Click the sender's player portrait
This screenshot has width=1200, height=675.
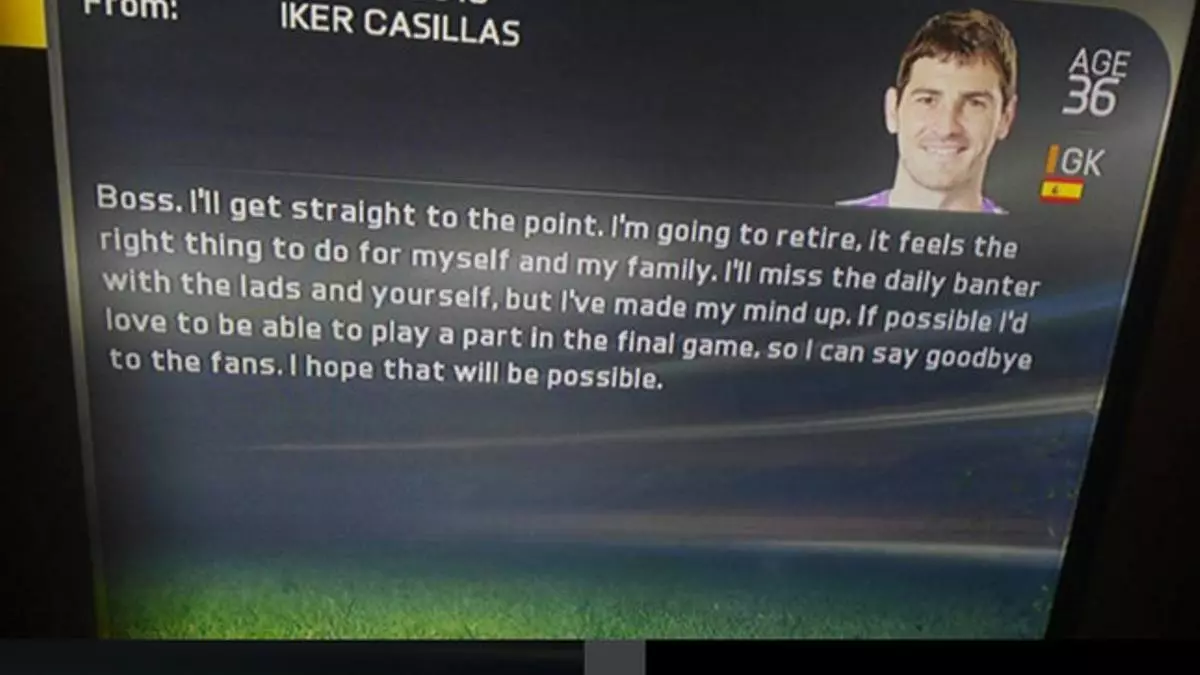tap(946, 112)
